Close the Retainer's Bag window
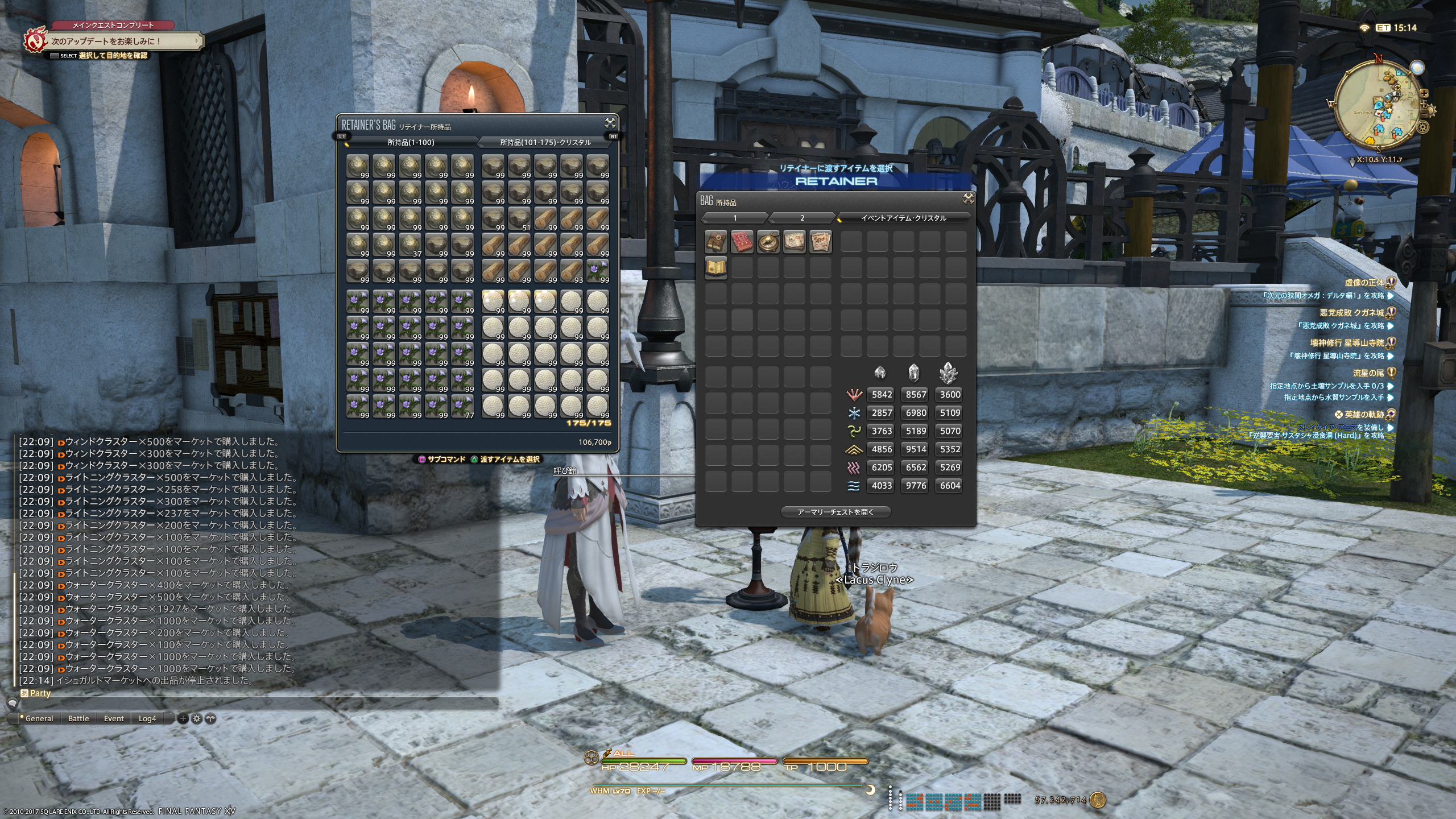1456x819 pixels. pos(610,123)
